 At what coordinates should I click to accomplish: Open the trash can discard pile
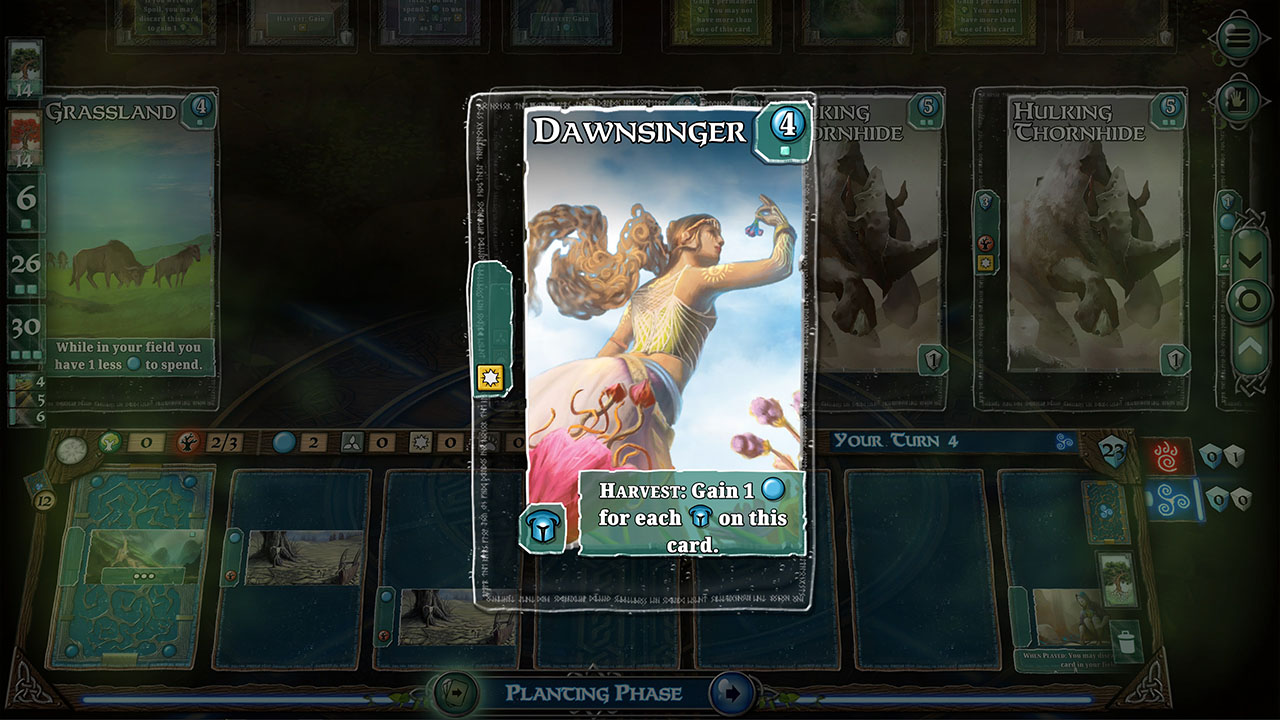(1126, 641)
